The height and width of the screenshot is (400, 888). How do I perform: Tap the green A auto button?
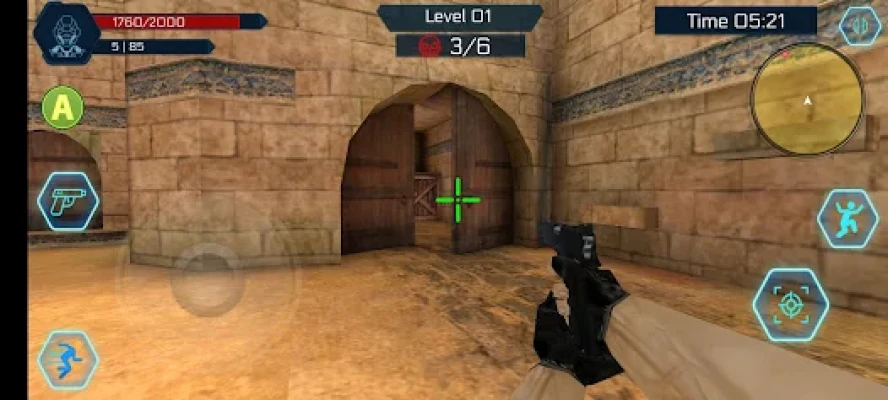click(x=62, y=107)
